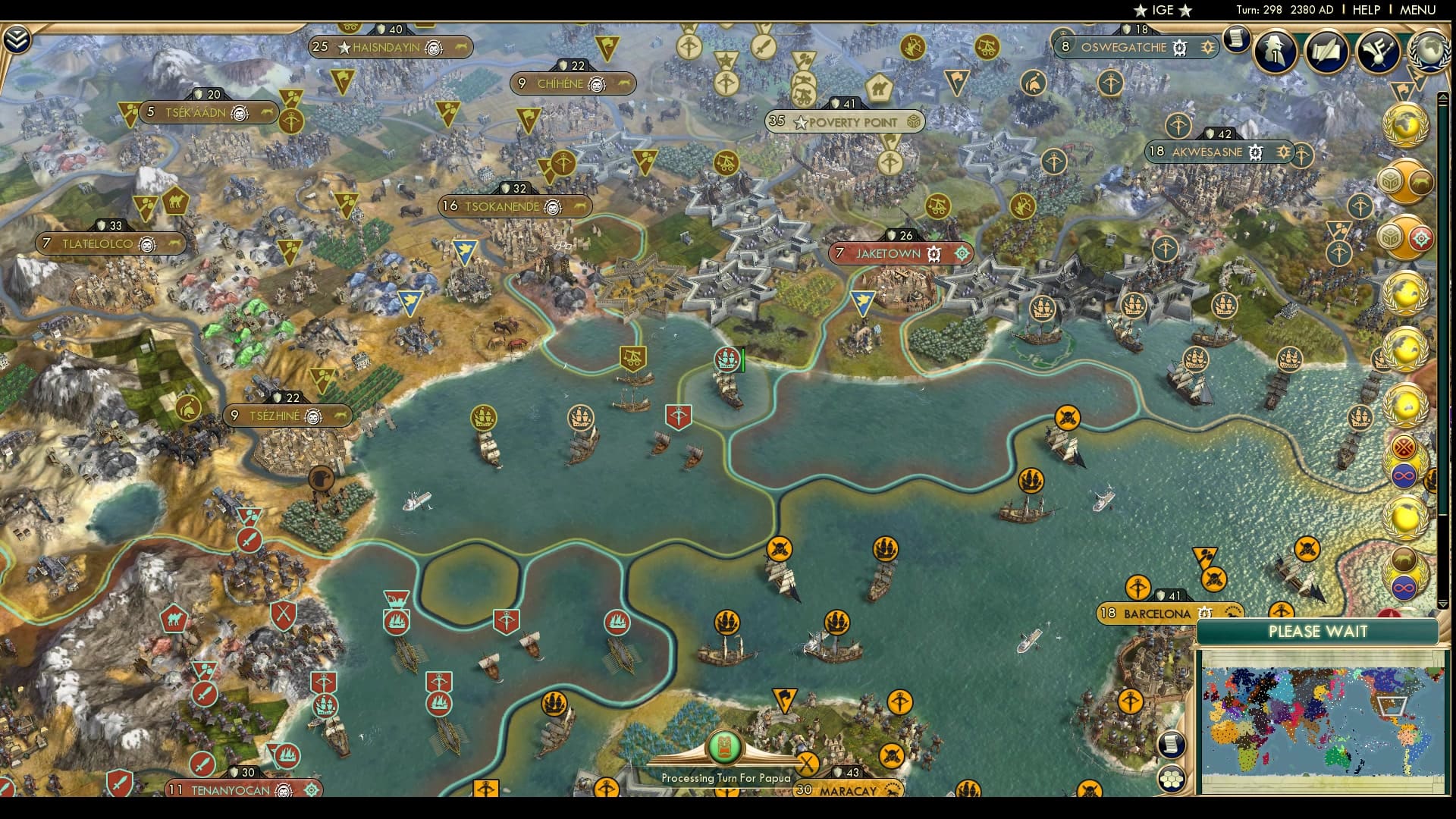Image resolution: width=1456 pixels, height=819 pixels.
Task: Open the MENU options
Action: (1420, 11)
